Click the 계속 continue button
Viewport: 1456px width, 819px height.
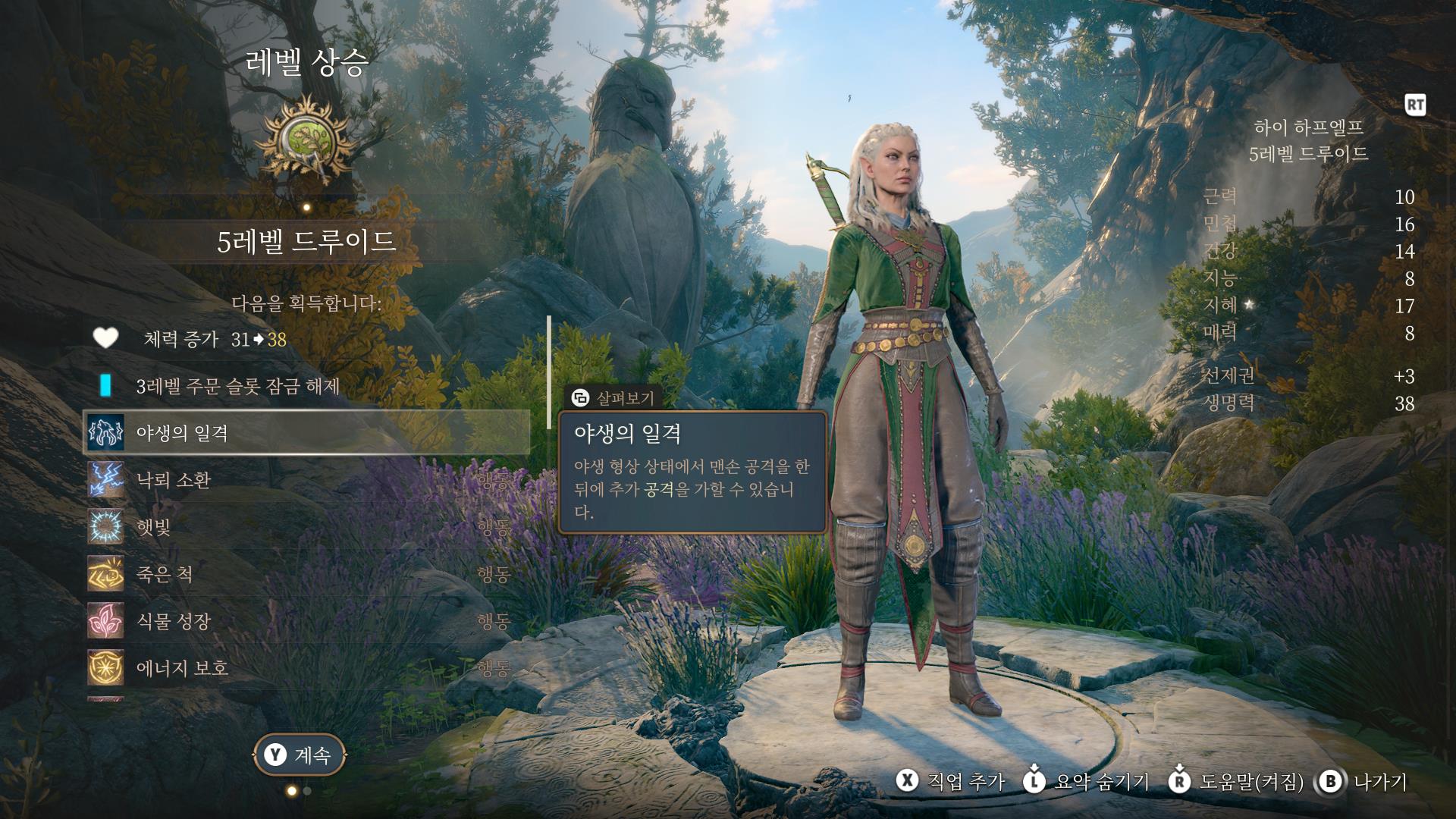pos(299,755)
